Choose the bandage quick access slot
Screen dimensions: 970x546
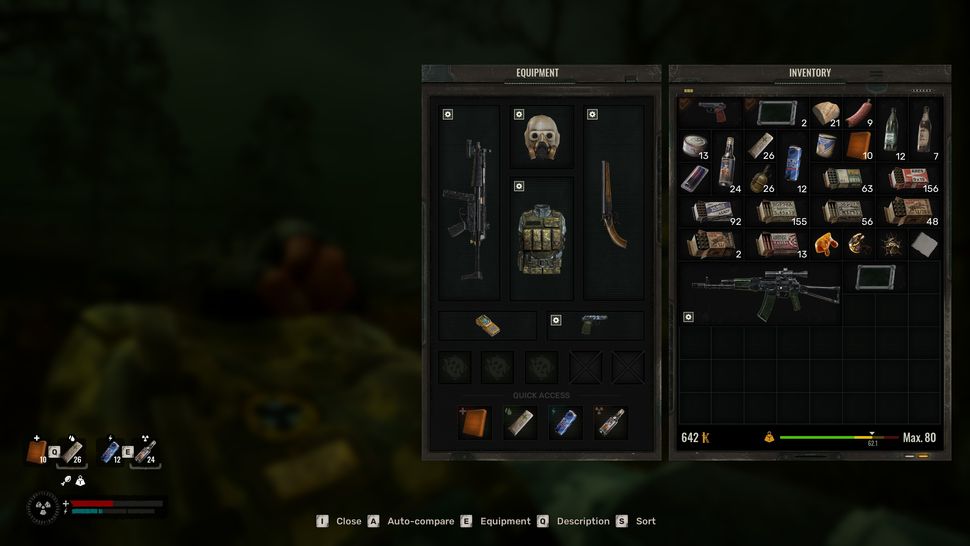tap(519, 421)
